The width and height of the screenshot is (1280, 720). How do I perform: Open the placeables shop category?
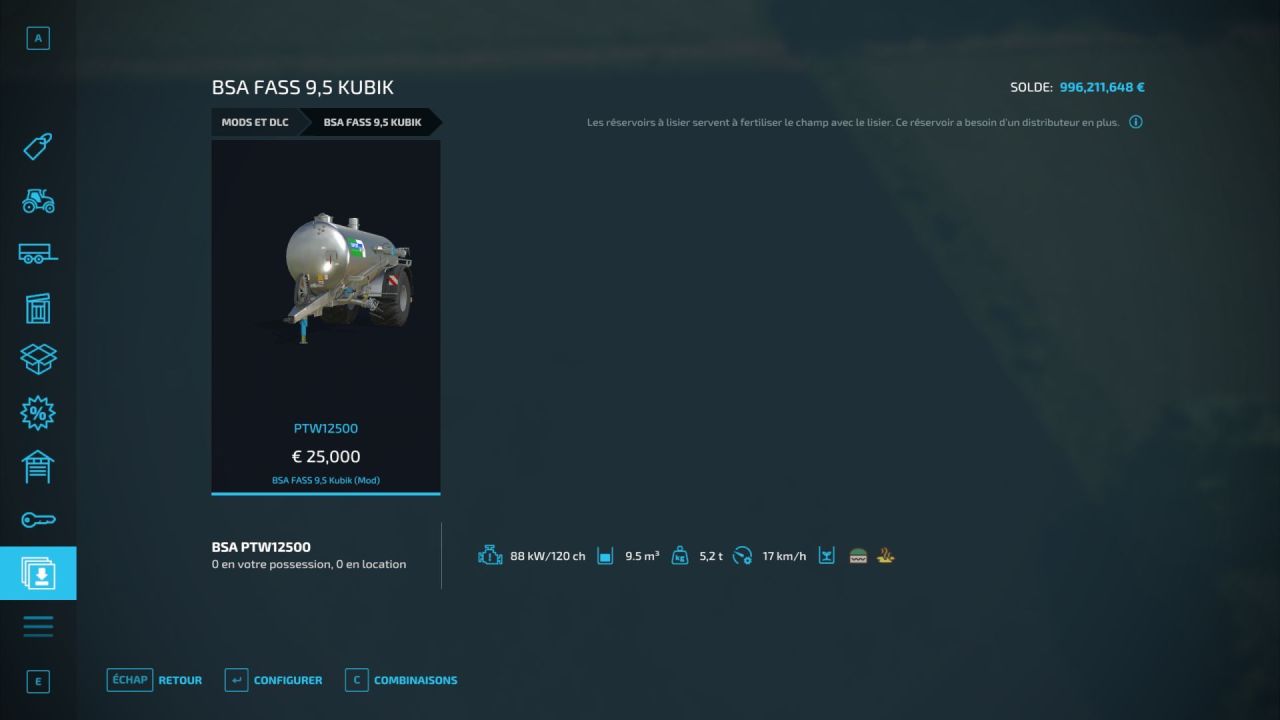(x=38, y=308)
